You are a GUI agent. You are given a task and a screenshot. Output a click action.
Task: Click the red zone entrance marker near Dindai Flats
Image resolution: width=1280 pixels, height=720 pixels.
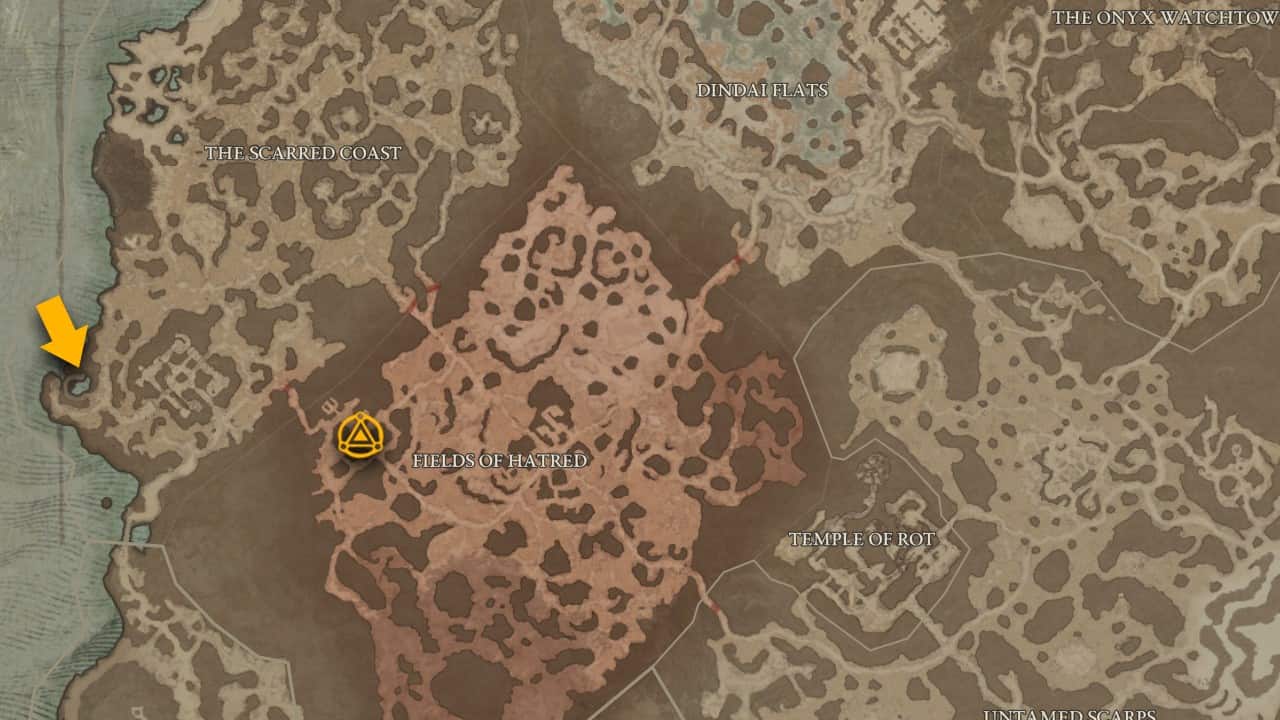tap(737, 259)
